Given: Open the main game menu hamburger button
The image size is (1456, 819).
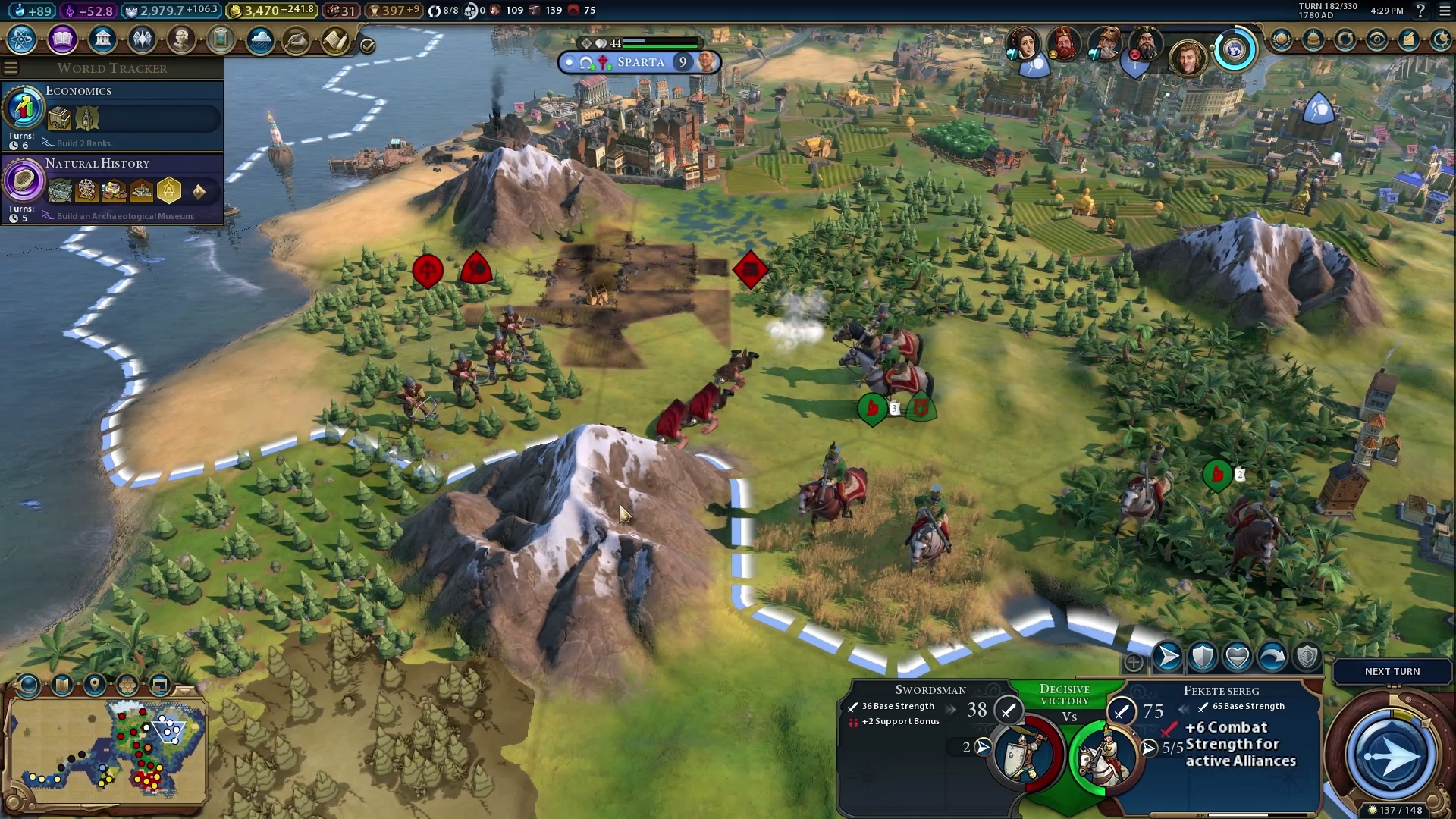Looking at the screenshot, I should (x=1445, y=11).
